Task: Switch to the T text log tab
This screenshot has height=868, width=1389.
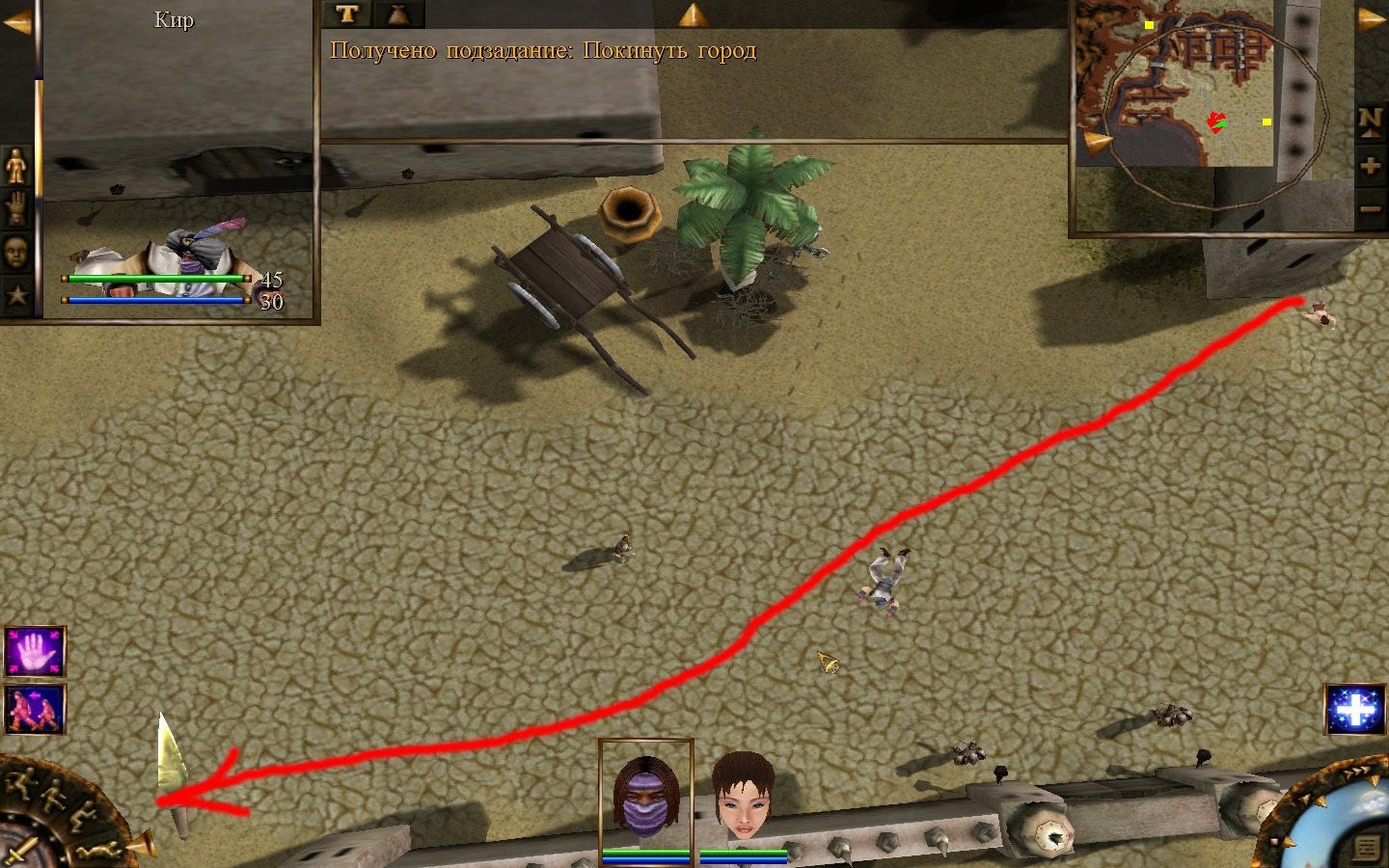Action: tap(347, 14)
